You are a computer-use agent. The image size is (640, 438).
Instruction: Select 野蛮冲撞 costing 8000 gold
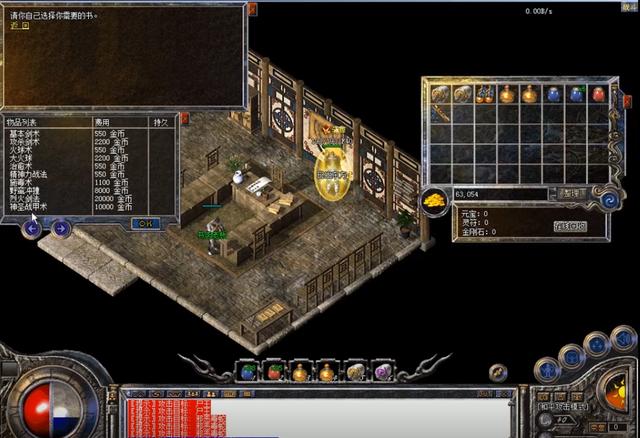click(x=26, y=190)
